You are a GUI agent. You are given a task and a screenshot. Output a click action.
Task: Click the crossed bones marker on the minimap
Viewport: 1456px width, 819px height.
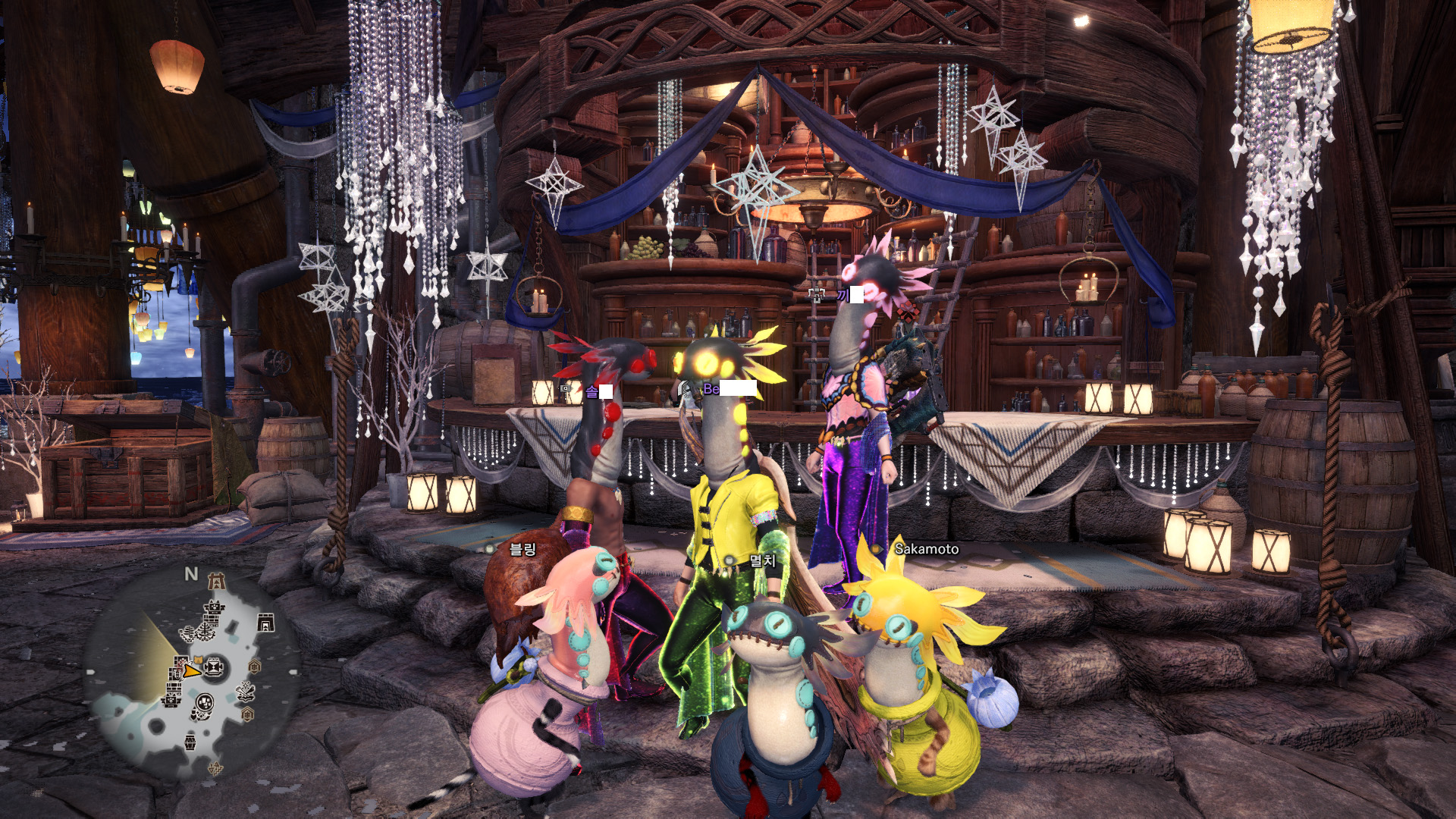246,691
